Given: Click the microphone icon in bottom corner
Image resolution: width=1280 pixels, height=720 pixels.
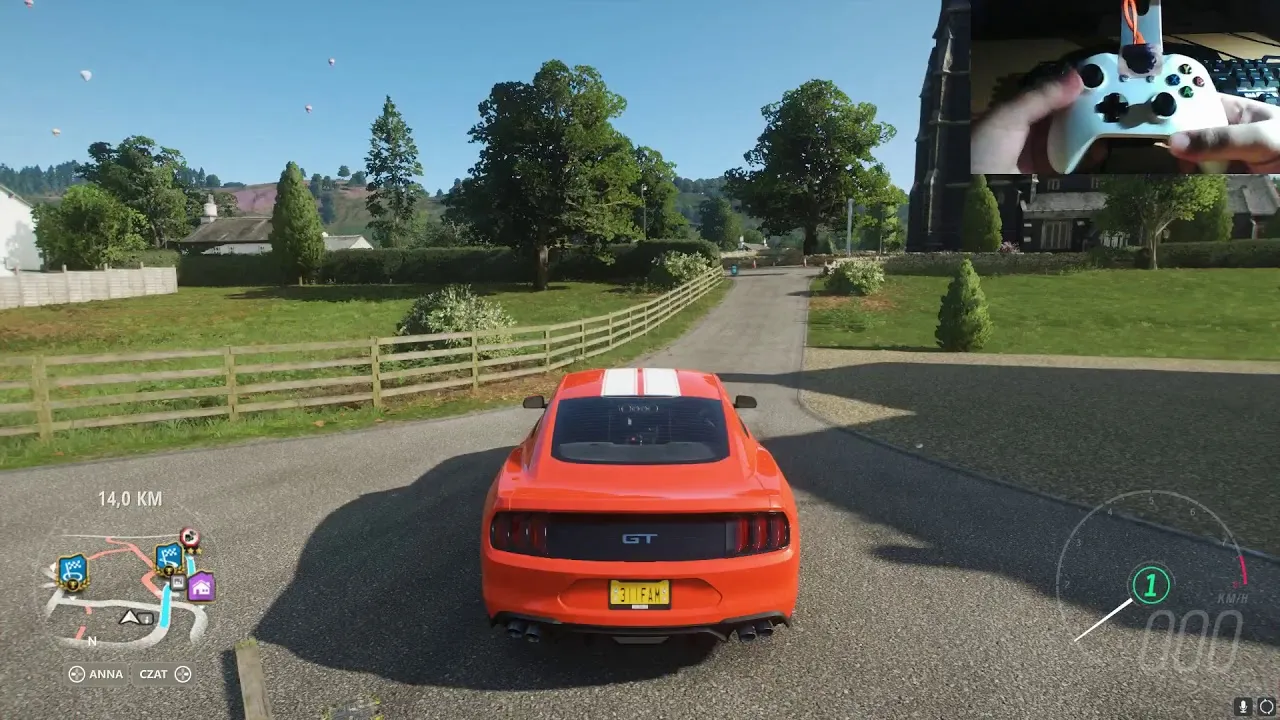Looking at the screenshot, I should (1242, 707).
